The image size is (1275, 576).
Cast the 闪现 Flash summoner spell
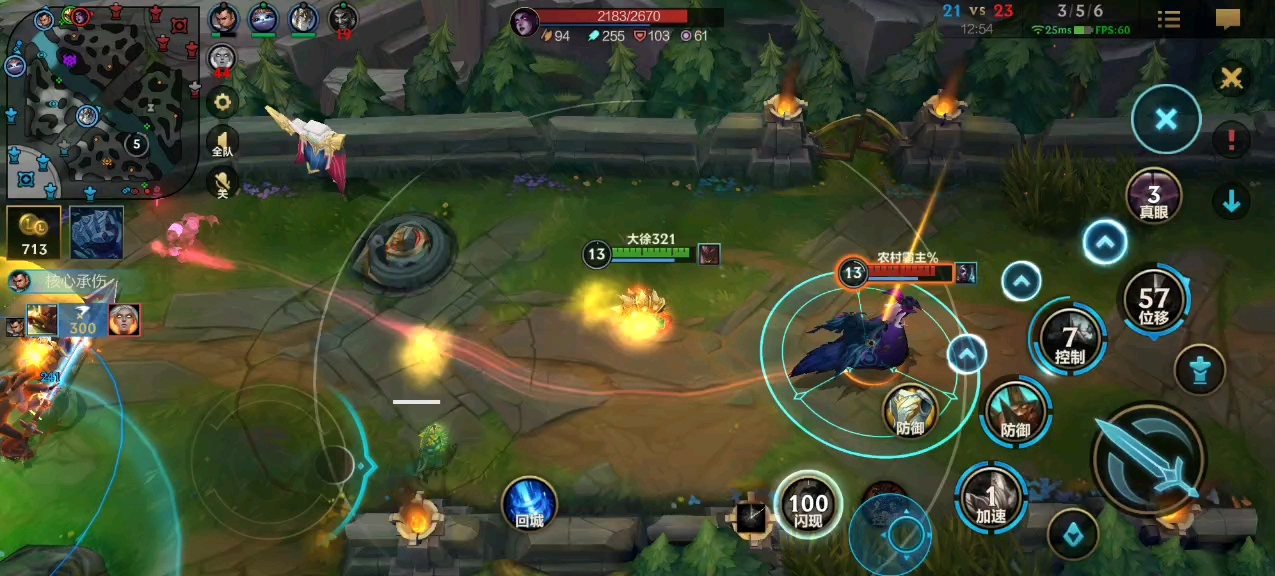pos(808,505)
